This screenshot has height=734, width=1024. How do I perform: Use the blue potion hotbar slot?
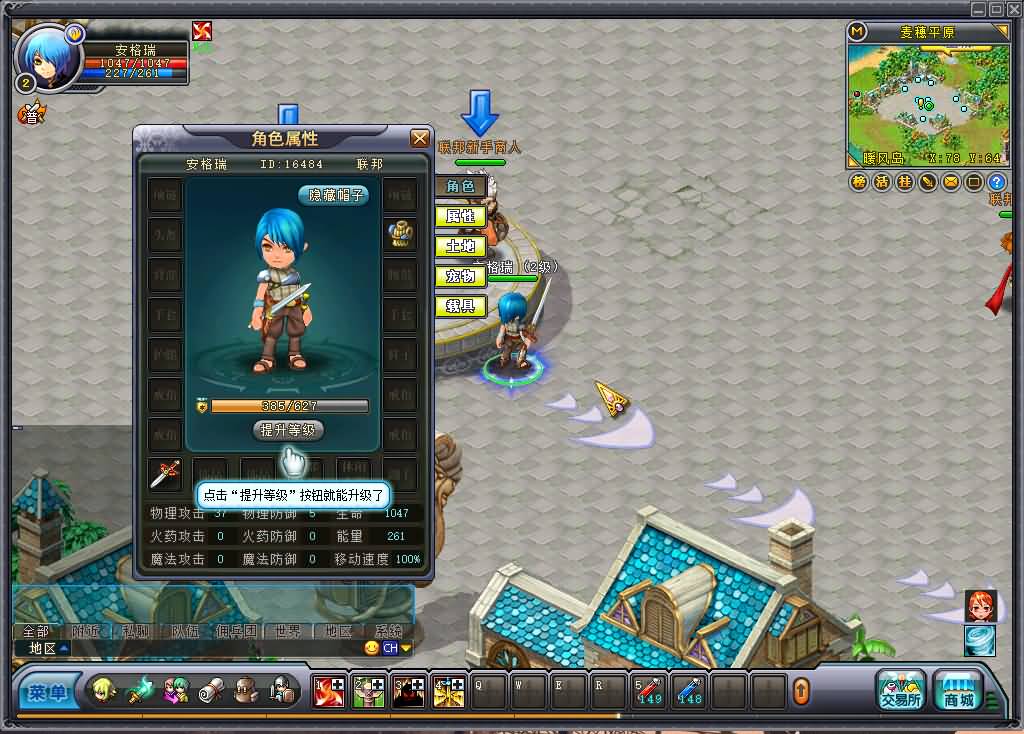click(x=689, y=691)
